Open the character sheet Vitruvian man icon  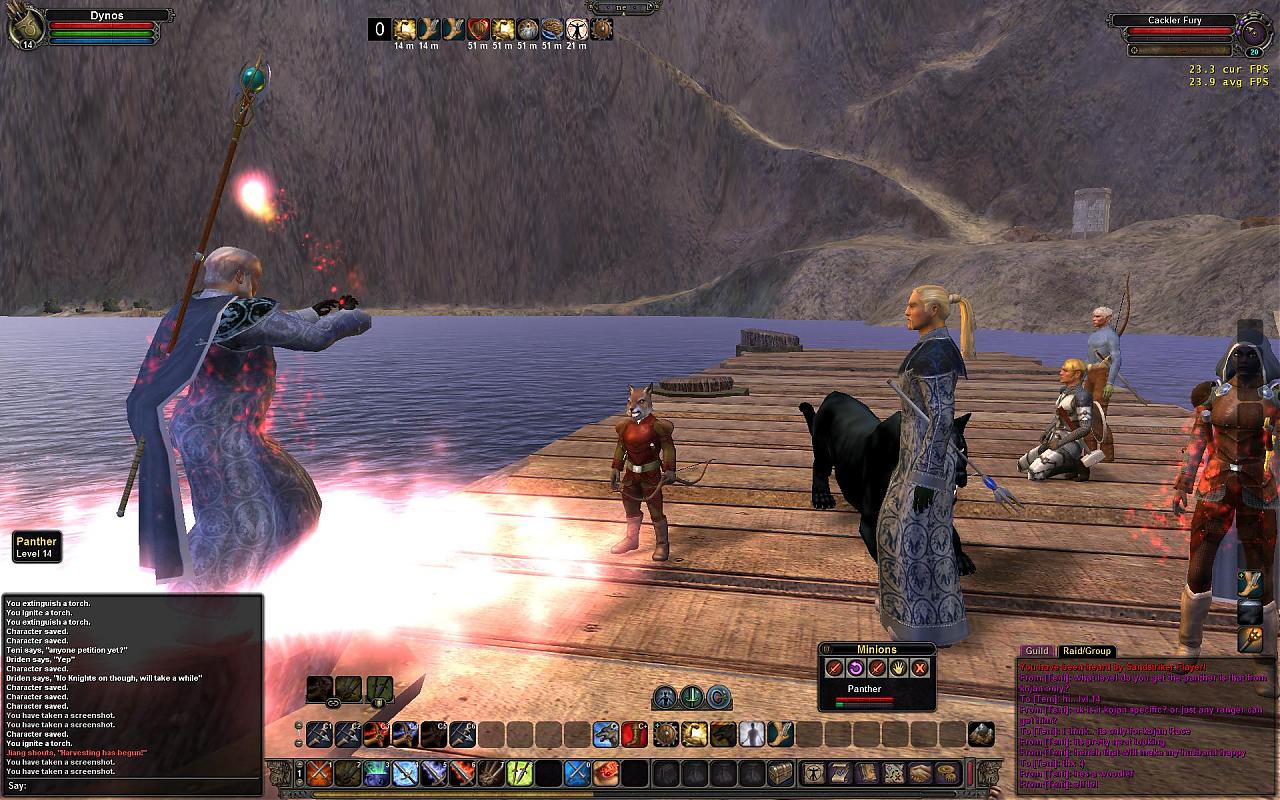[x=810, y=773]
